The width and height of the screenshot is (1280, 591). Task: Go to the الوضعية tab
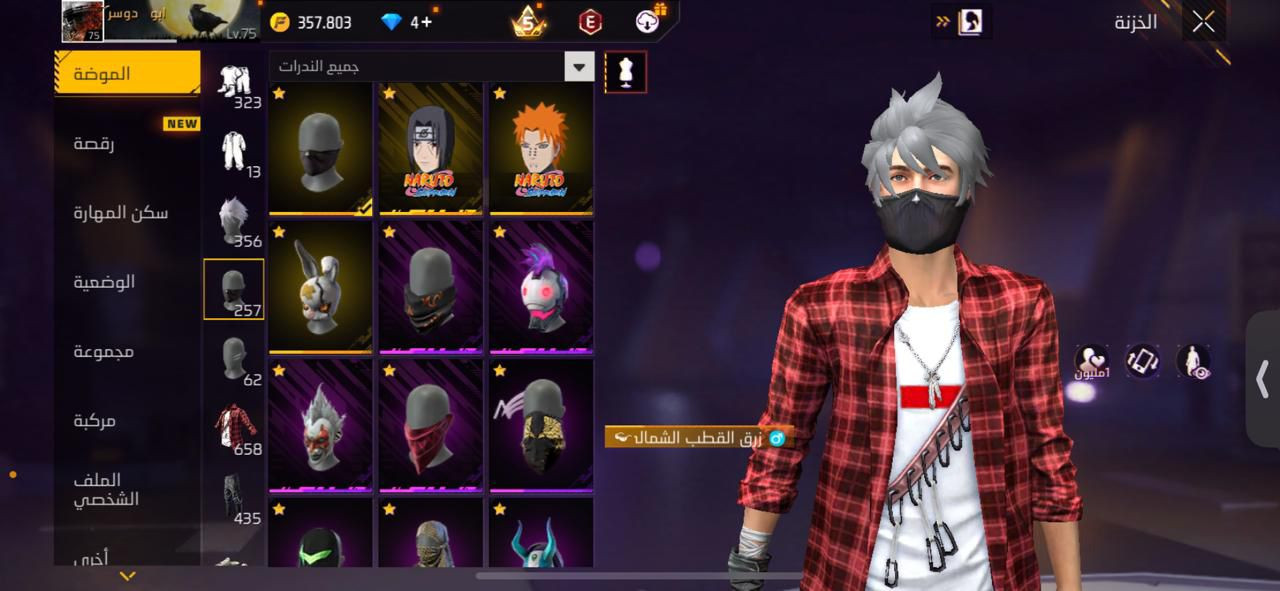[x=104, y=282]
